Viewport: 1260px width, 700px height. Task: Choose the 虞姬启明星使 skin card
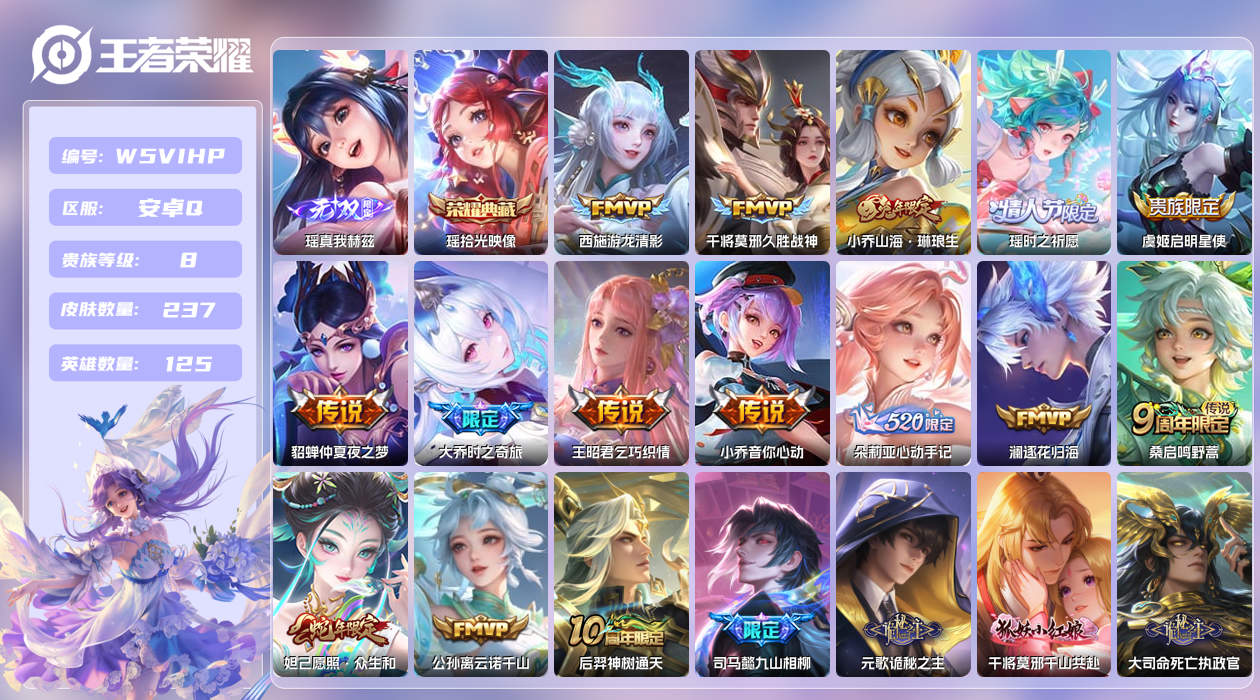(x=1184, y=152)
